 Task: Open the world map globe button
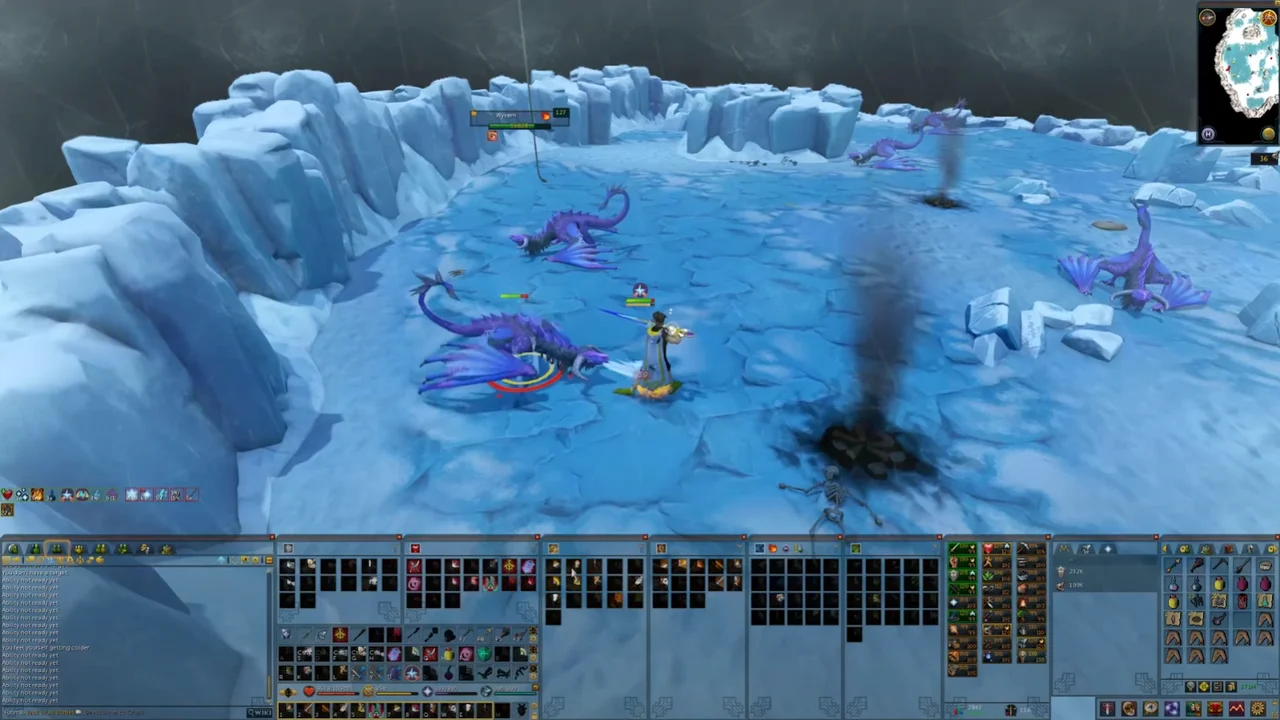1269,134
